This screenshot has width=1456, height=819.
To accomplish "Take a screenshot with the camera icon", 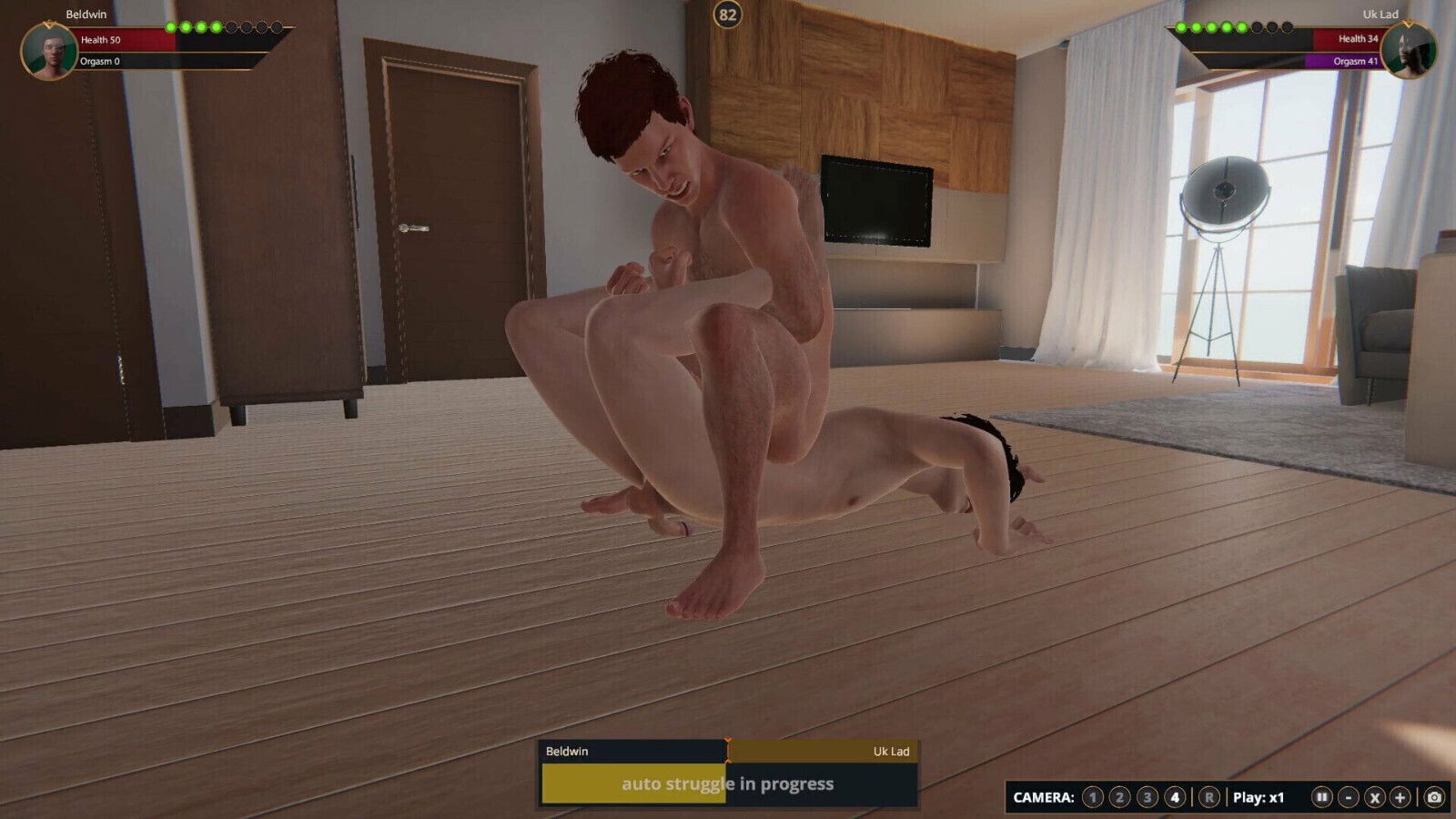I will coord(1434,797).
